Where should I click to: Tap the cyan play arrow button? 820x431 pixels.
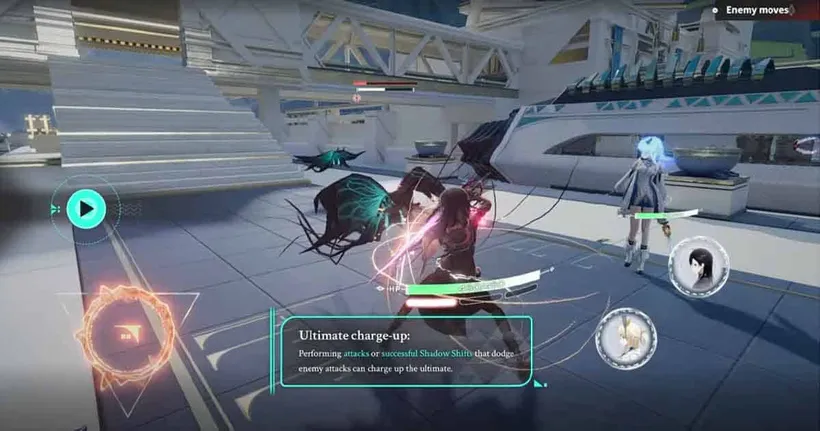pyautogui.click(x=86, y=209)
